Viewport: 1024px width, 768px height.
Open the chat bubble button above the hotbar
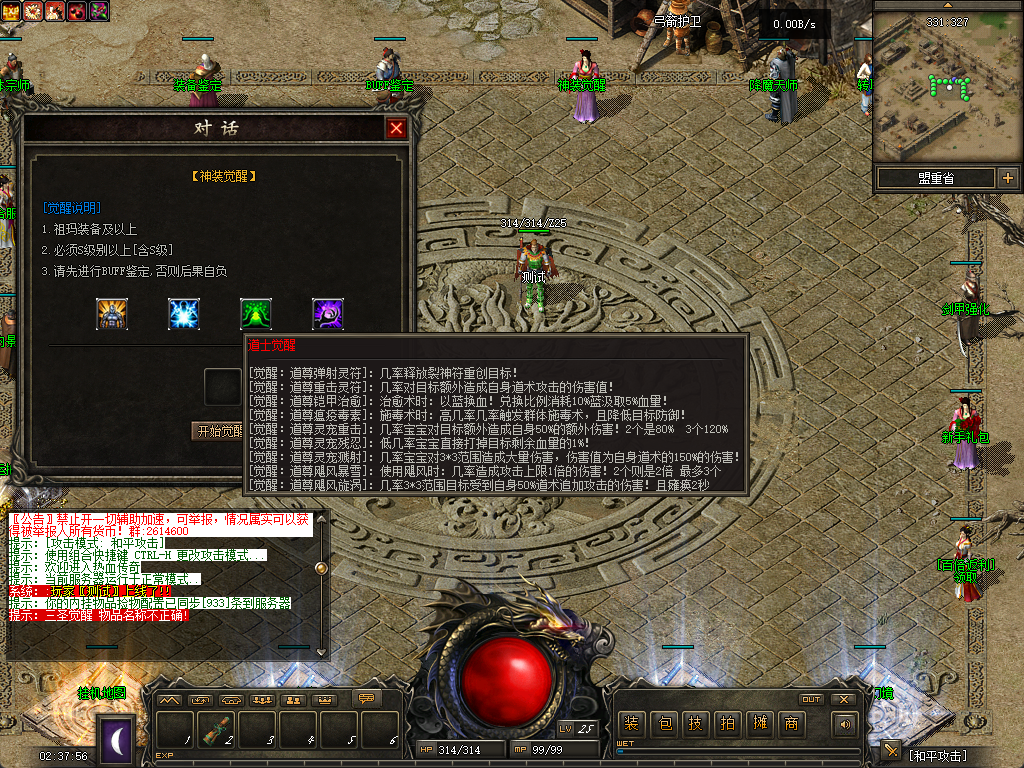click(366, 699)
